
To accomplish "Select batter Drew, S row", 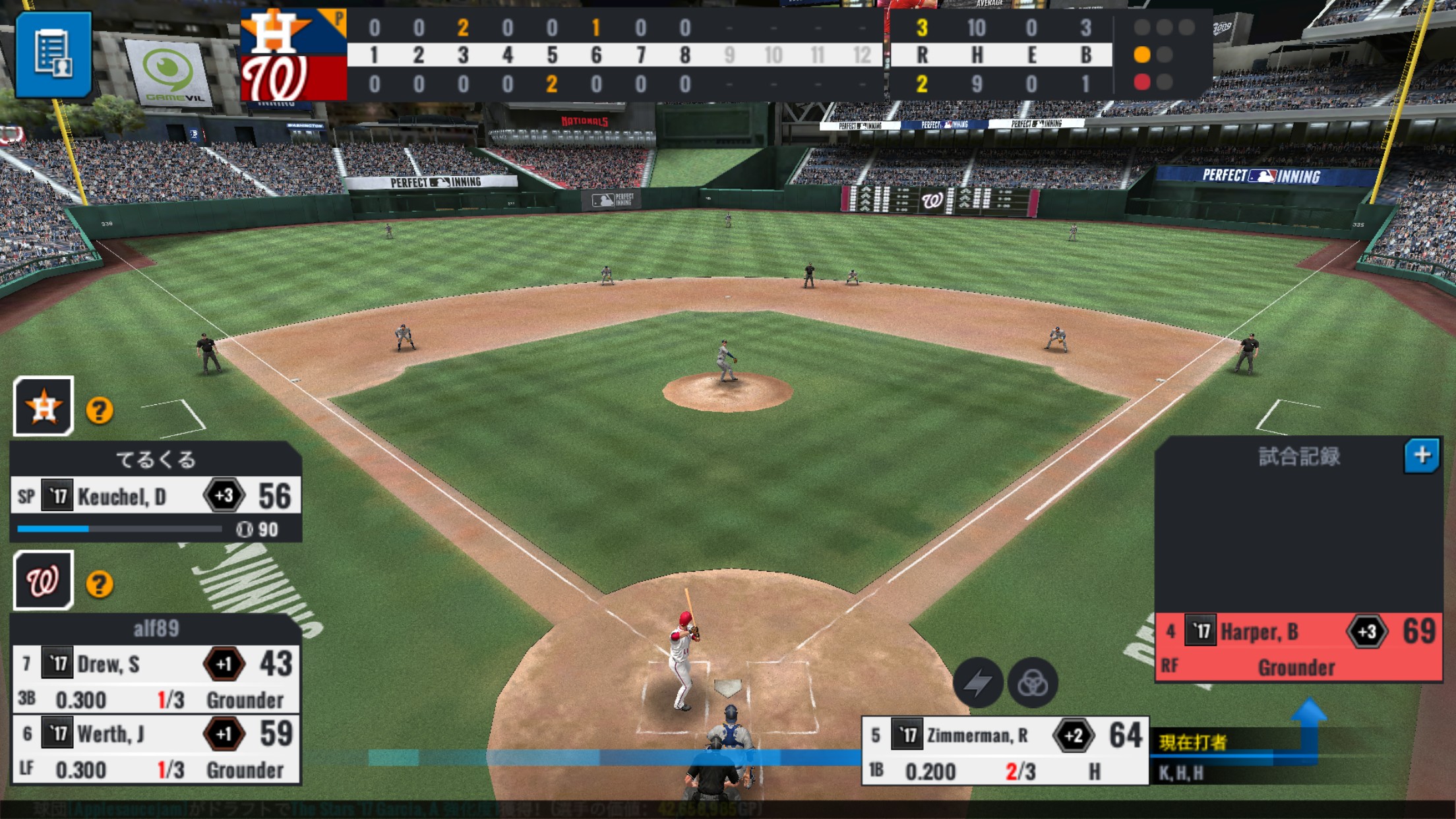I will 156,681.
